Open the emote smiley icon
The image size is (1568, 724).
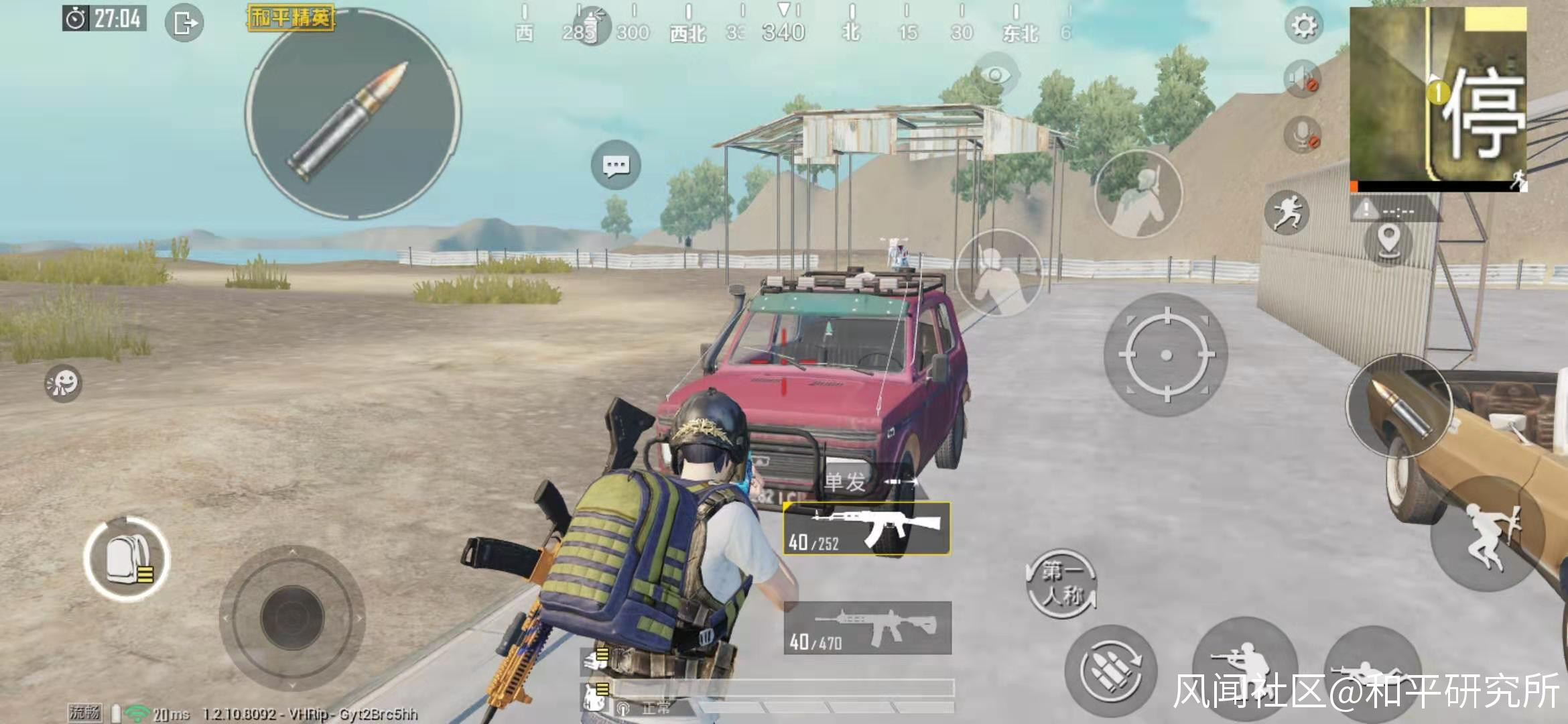coord(63,383)
